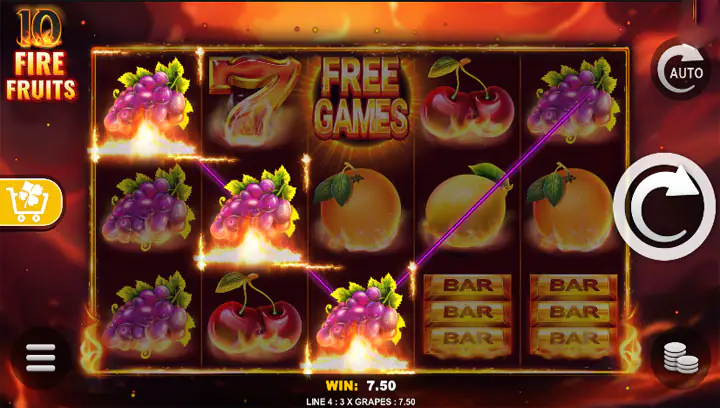
Task: Open the coin stack bet settings
Action: [x=681, y=357]
